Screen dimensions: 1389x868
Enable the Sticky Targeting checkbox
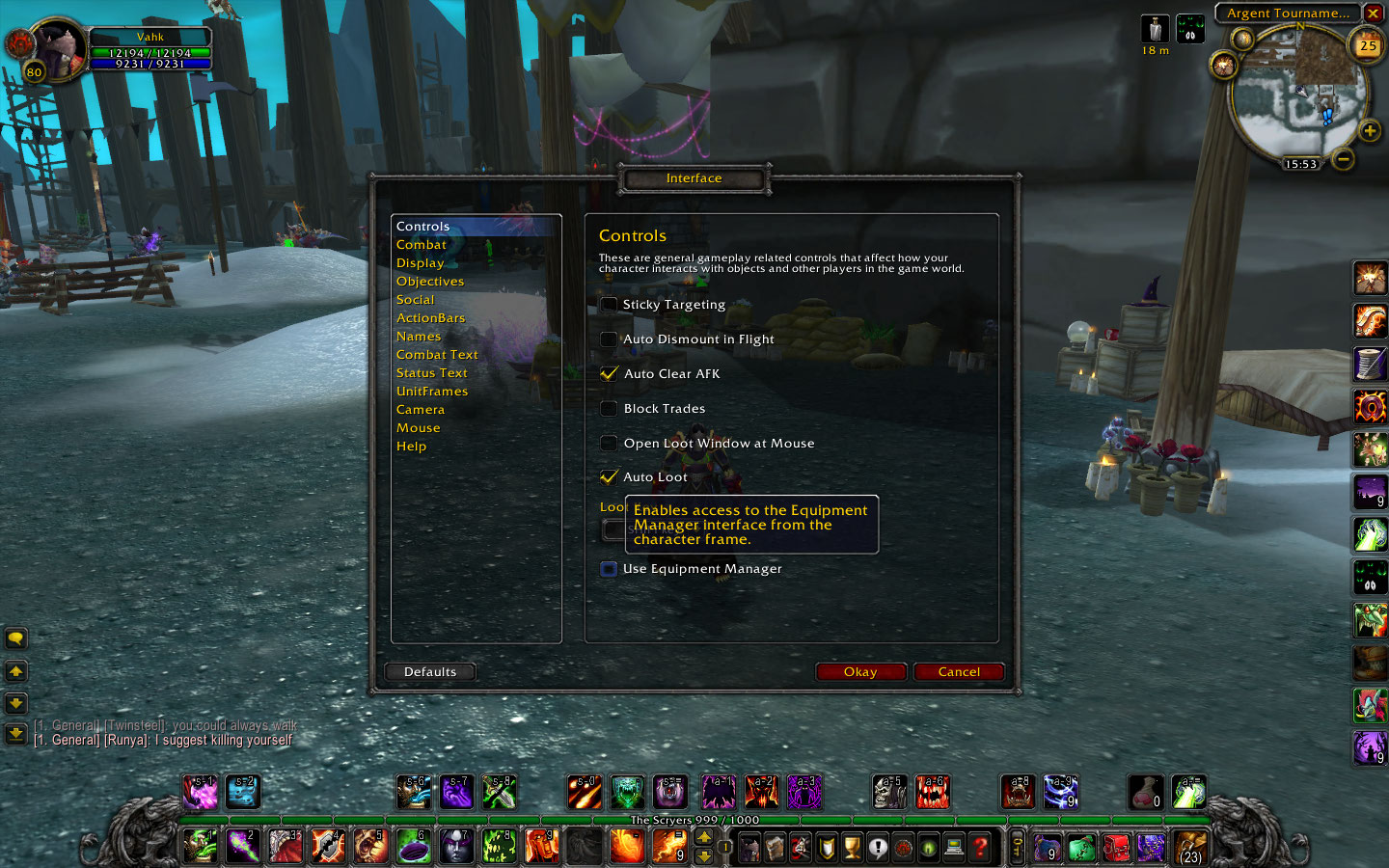point(609,305)
